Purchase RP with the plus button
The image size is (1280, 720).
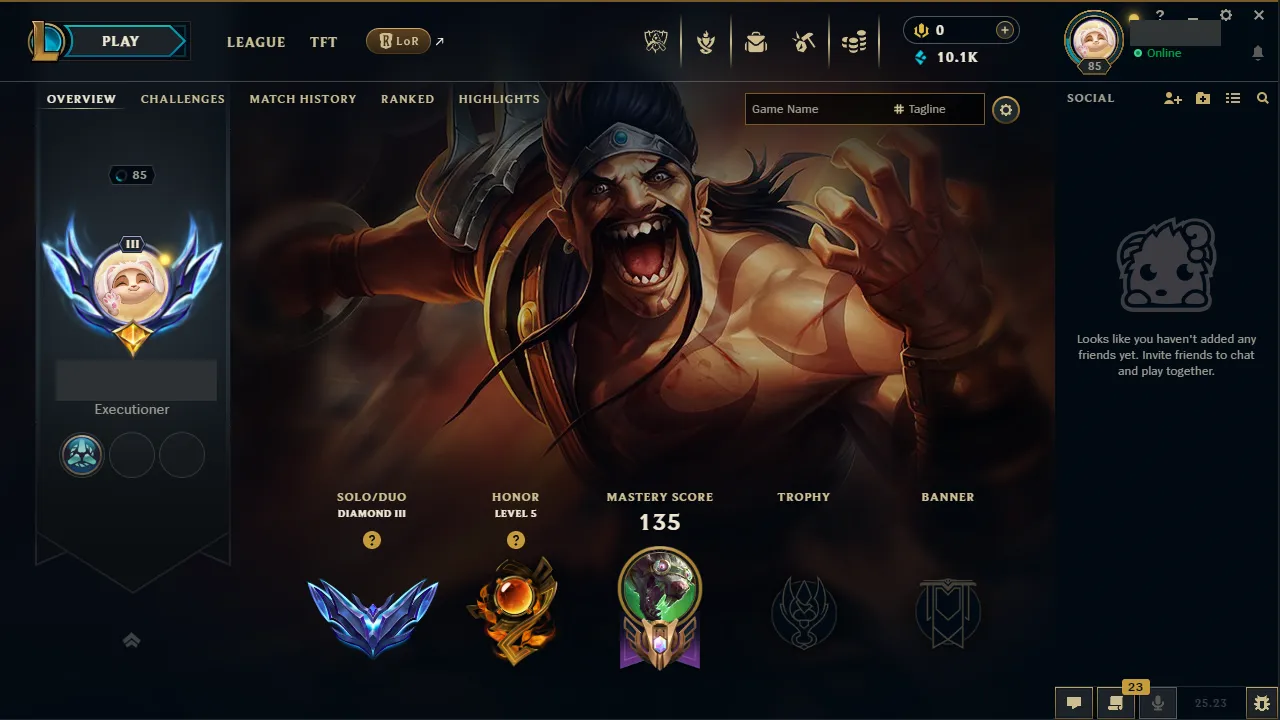1003,29
